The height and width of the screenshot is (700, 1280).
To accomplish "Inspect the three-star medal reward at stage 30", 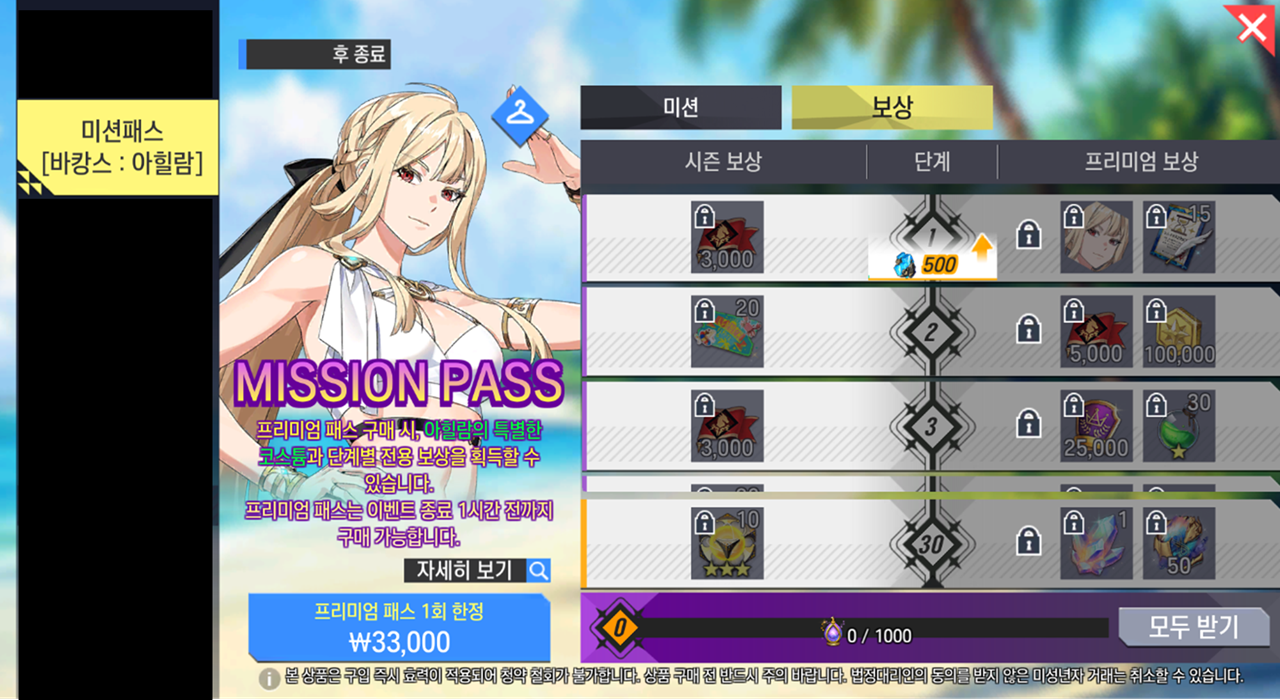I will (727, 543).
